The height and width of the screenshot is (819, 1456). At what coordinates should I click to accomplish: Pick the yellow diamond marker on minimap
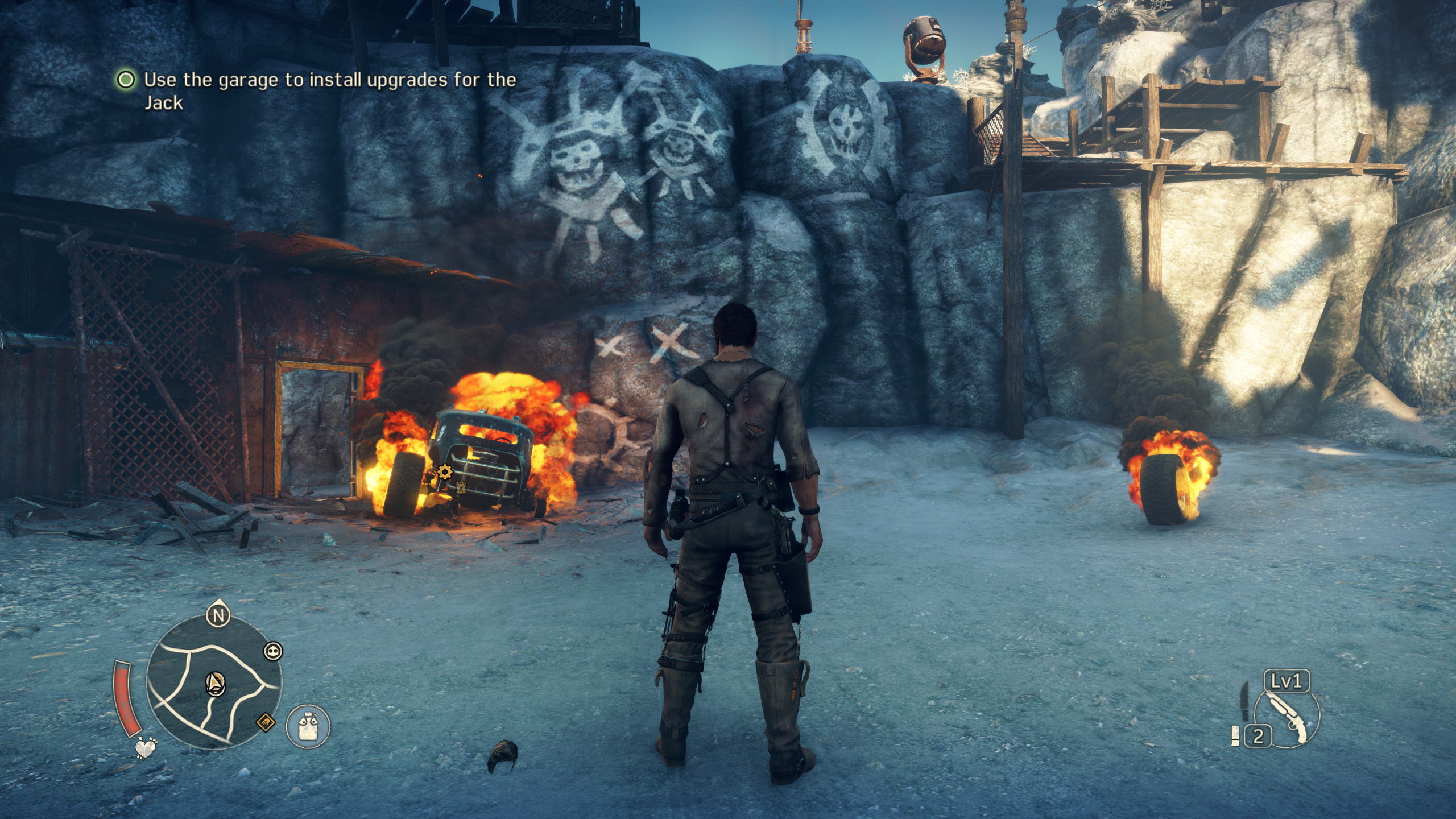click(266, 723)
